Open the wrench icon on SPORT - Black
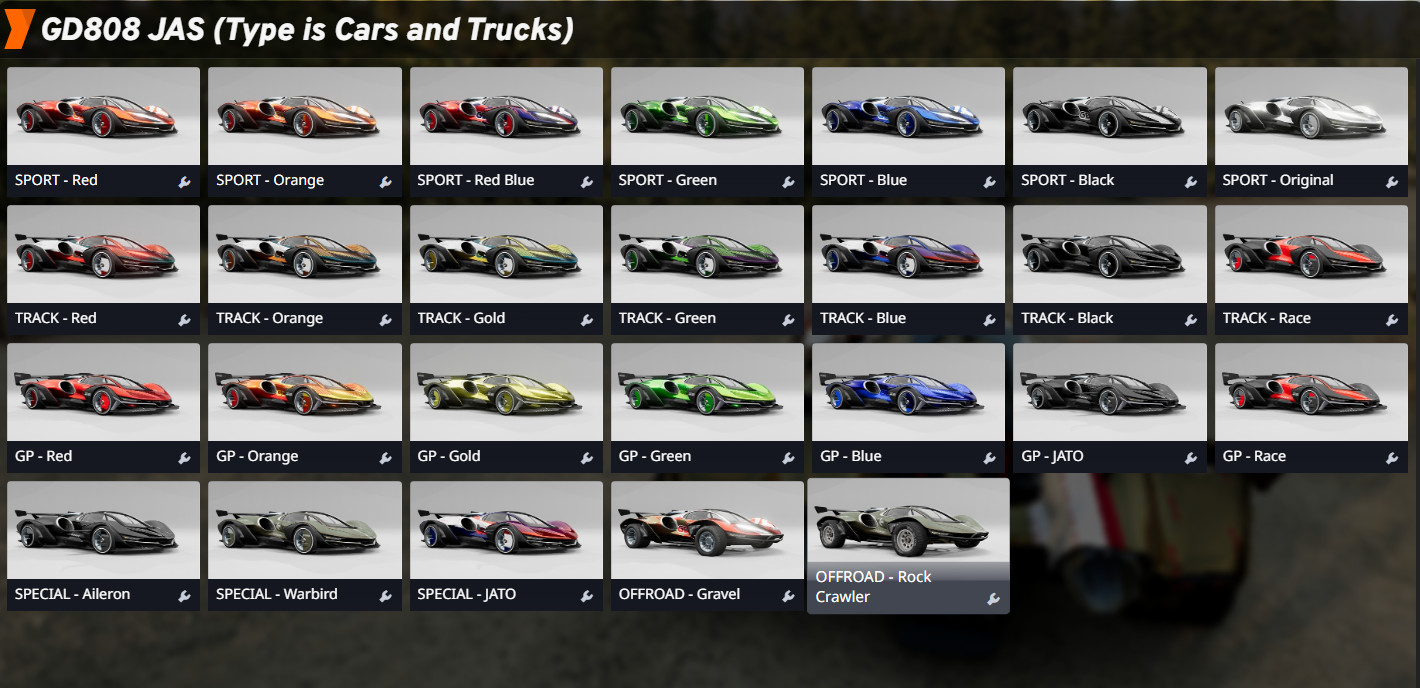This screenshot has width=1420, height=688. (1191, 182)
